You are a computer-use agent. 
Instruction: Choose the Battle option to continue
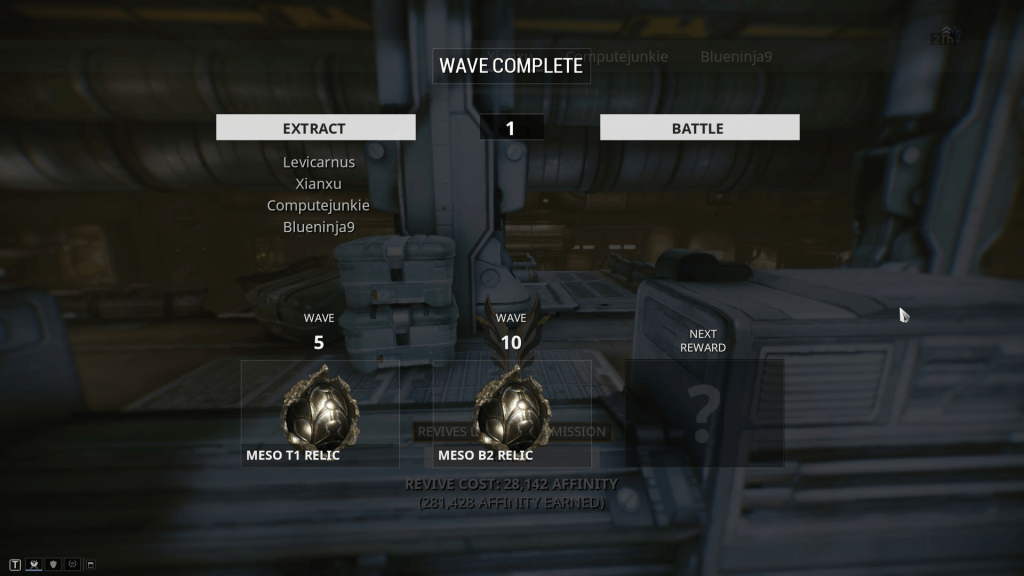point(699,128)
